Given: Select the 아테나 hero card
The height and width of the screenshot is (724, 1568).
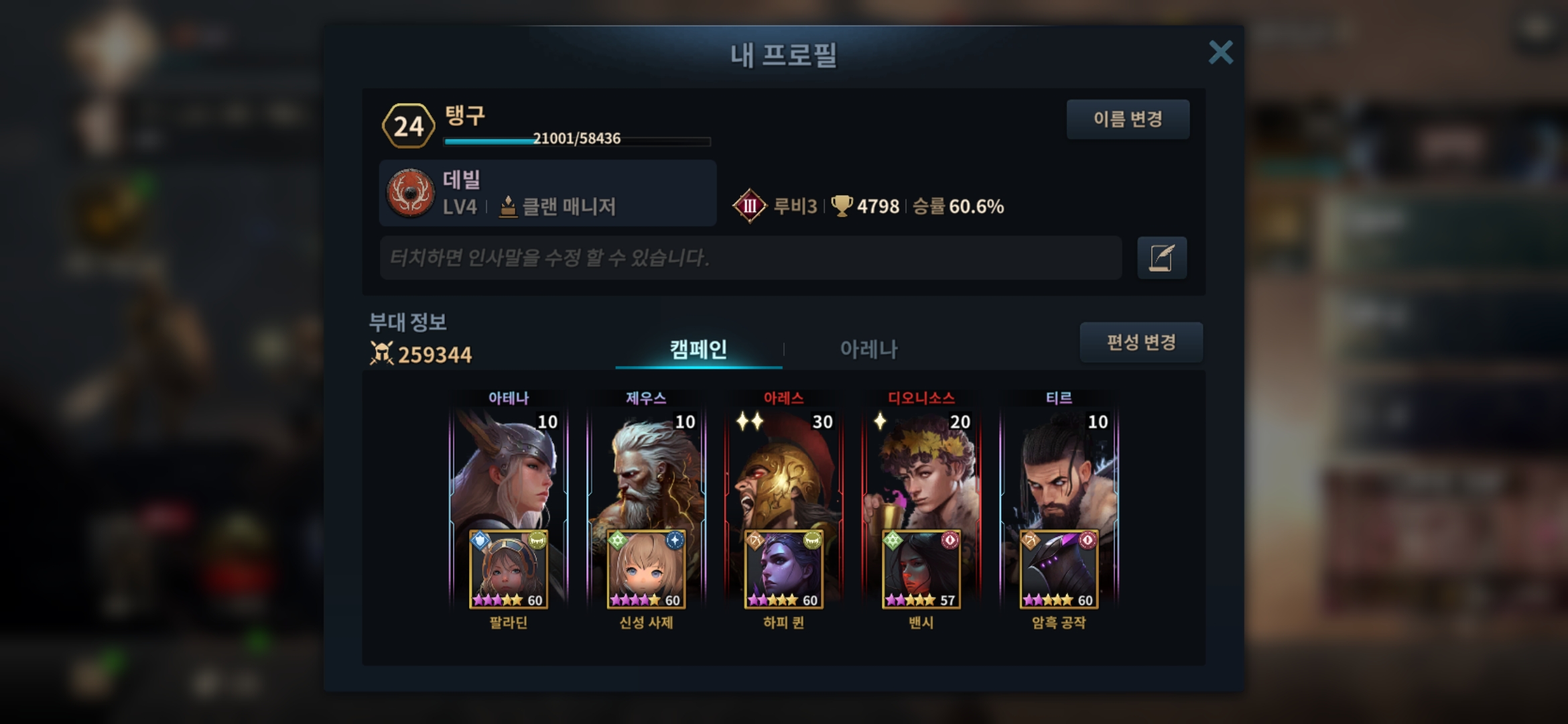Looking at the screenshot, I should point(508,469).
